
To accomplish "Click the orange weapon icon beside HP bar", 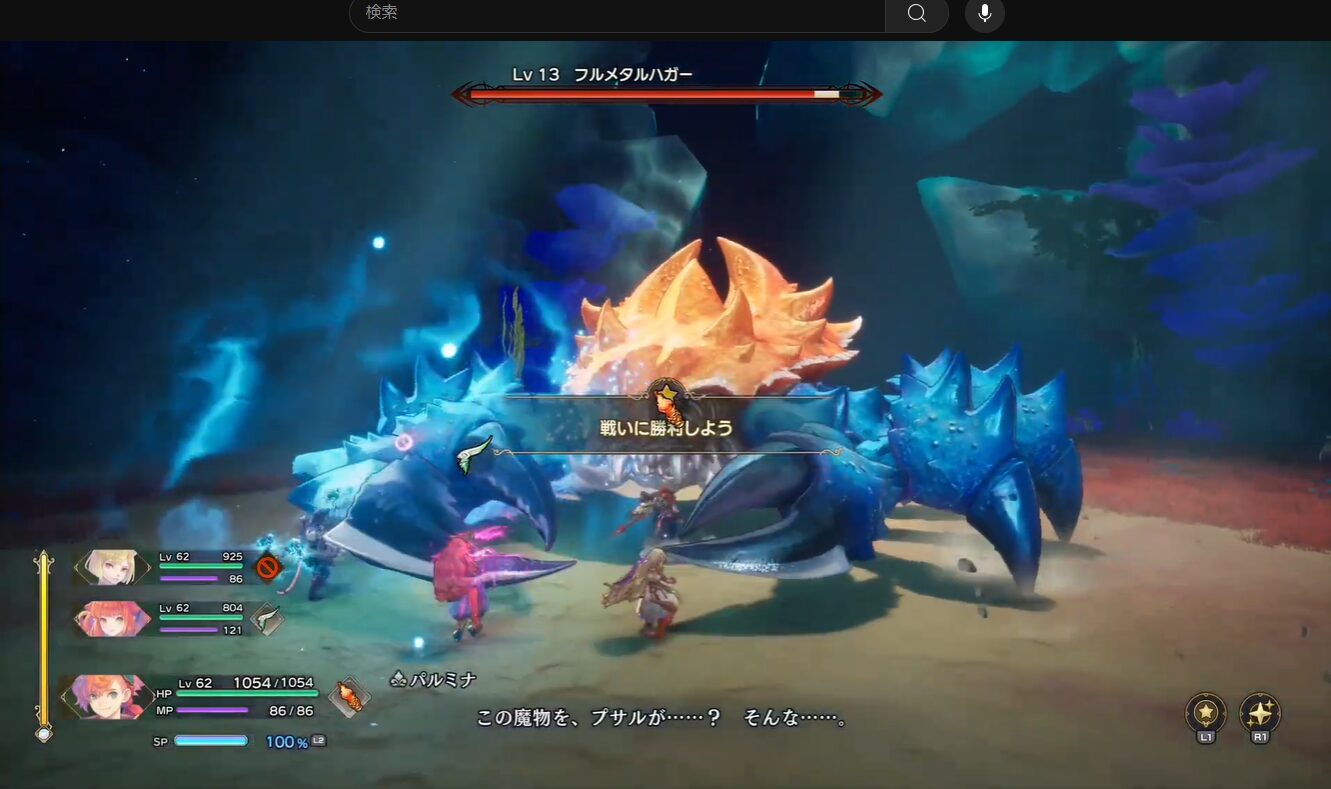I will coord(348,696).
